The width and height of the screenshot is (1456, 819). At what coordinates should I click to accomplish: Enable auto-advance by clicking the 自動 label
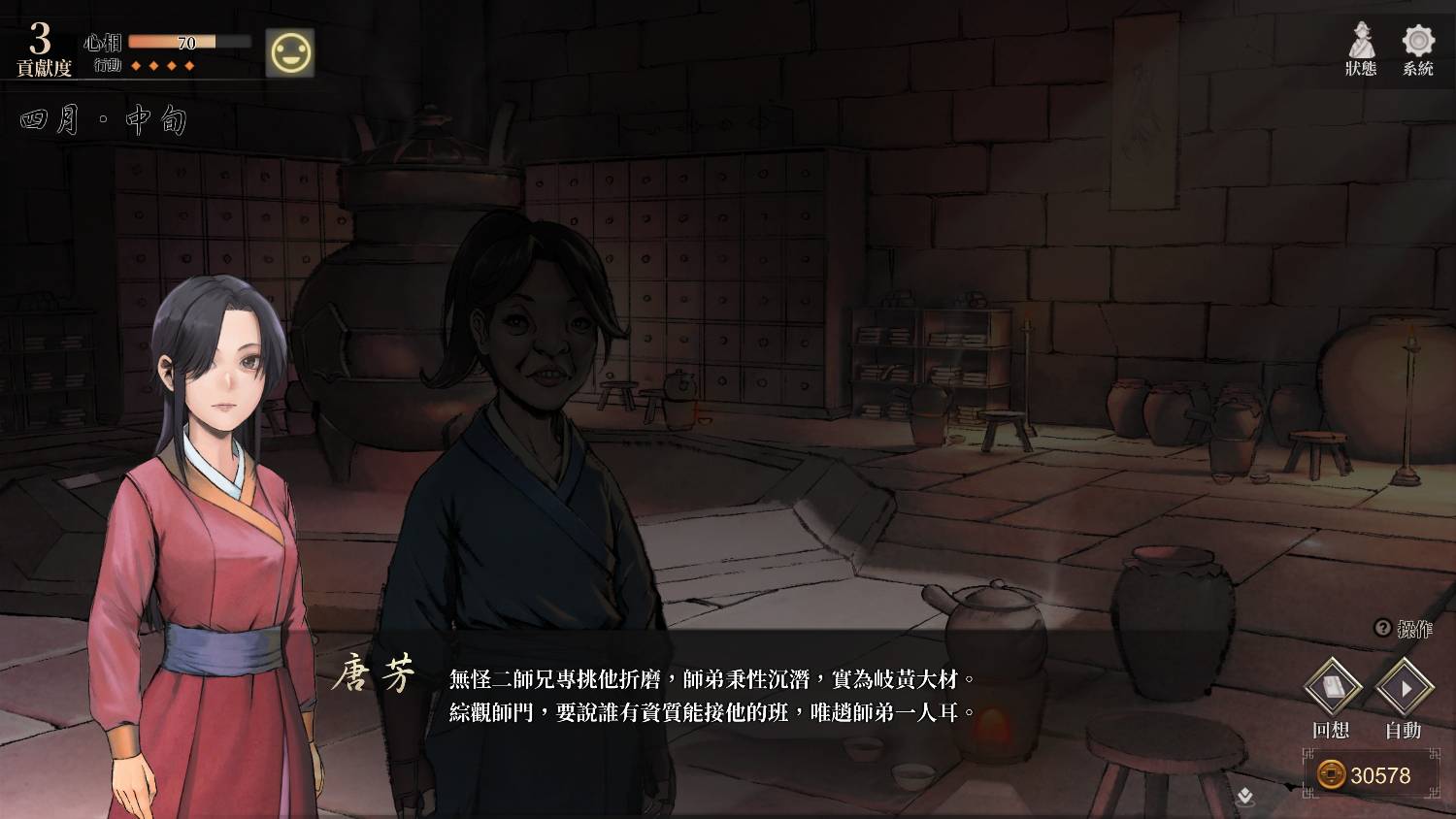(x=1405, y=731)
